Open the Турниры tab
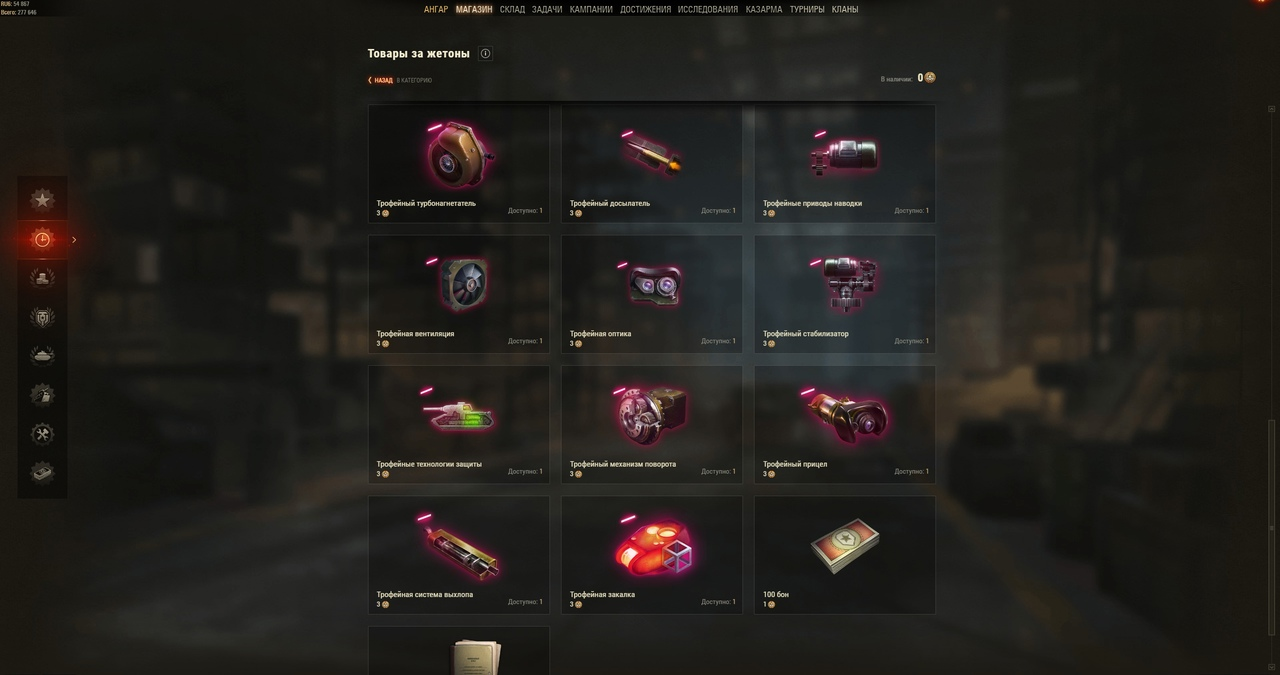The height and width of the screenshot is (675, 1280). [807, 10]
